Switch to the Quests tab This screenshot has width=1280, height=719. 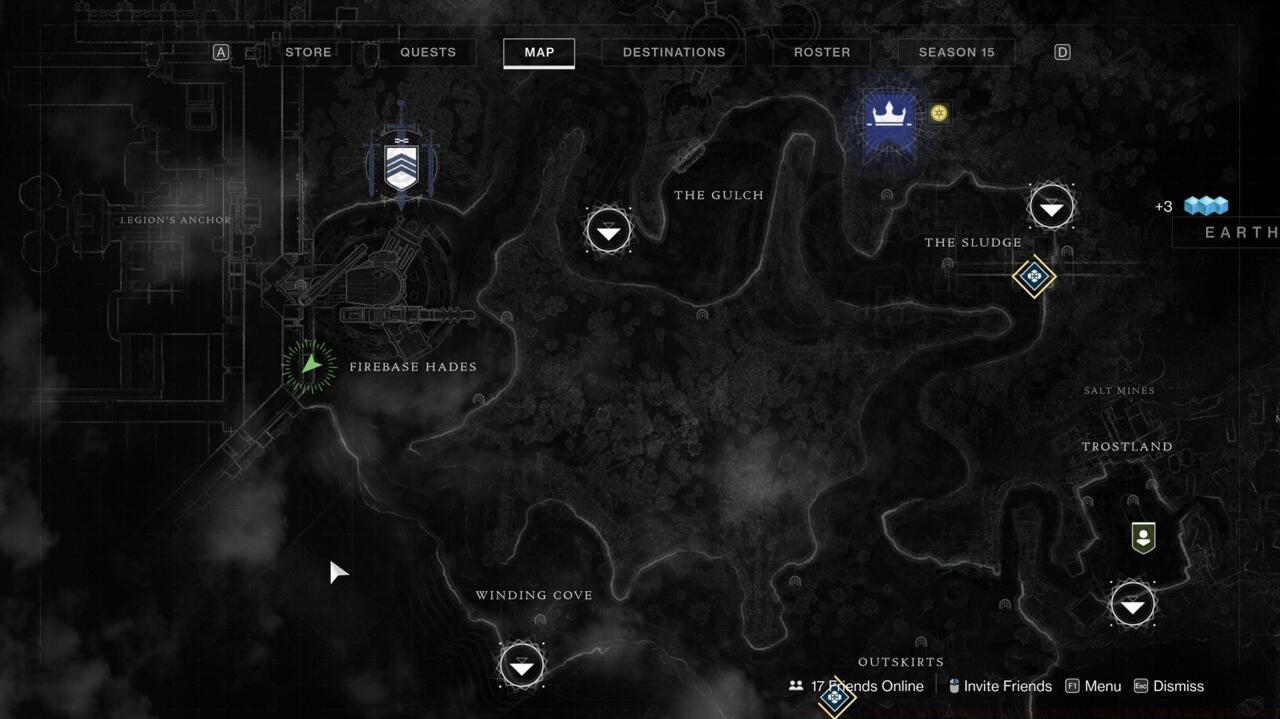pyautogui.click(x=428, y=52)
